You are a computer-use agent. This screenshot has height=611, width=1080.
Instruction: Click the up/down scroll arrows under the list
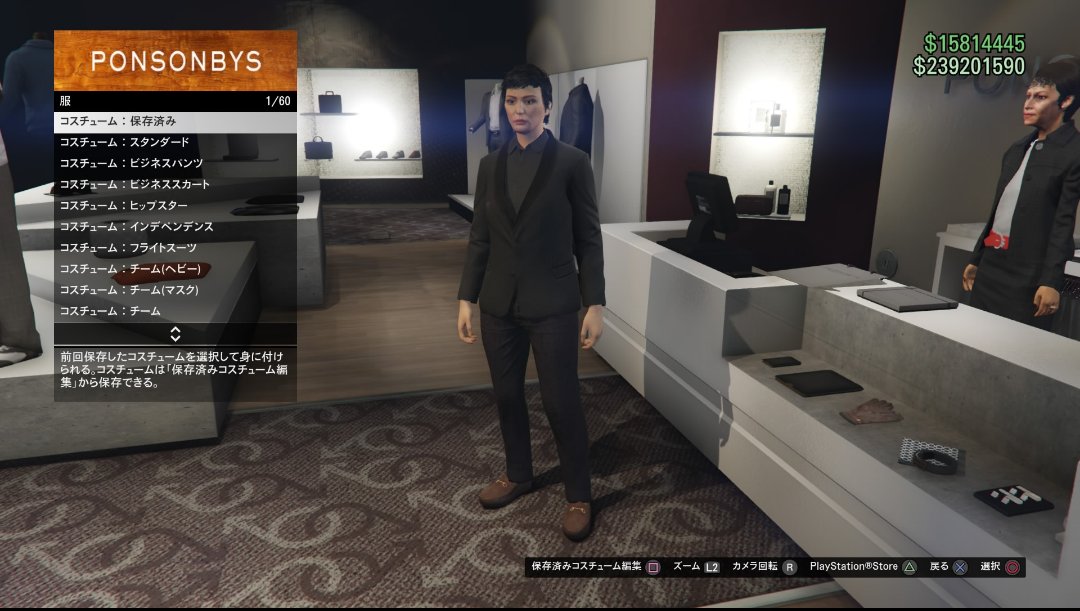(175, 333)
